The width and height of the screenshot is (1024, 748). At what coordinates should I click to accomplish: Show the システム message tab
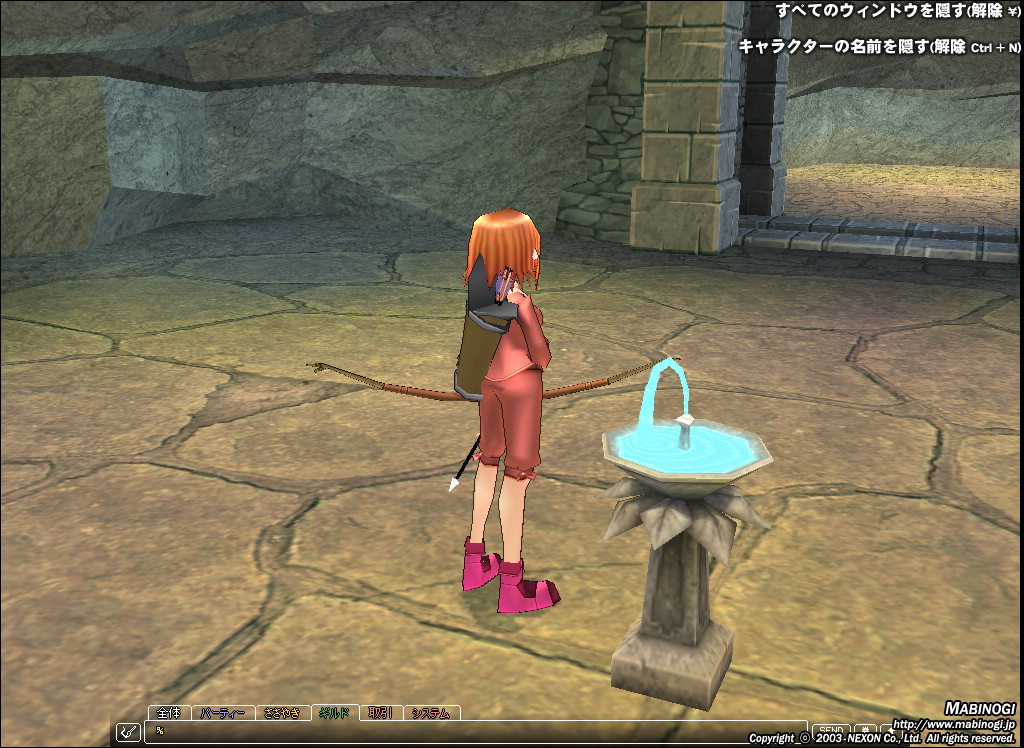[x=431, y=713]
